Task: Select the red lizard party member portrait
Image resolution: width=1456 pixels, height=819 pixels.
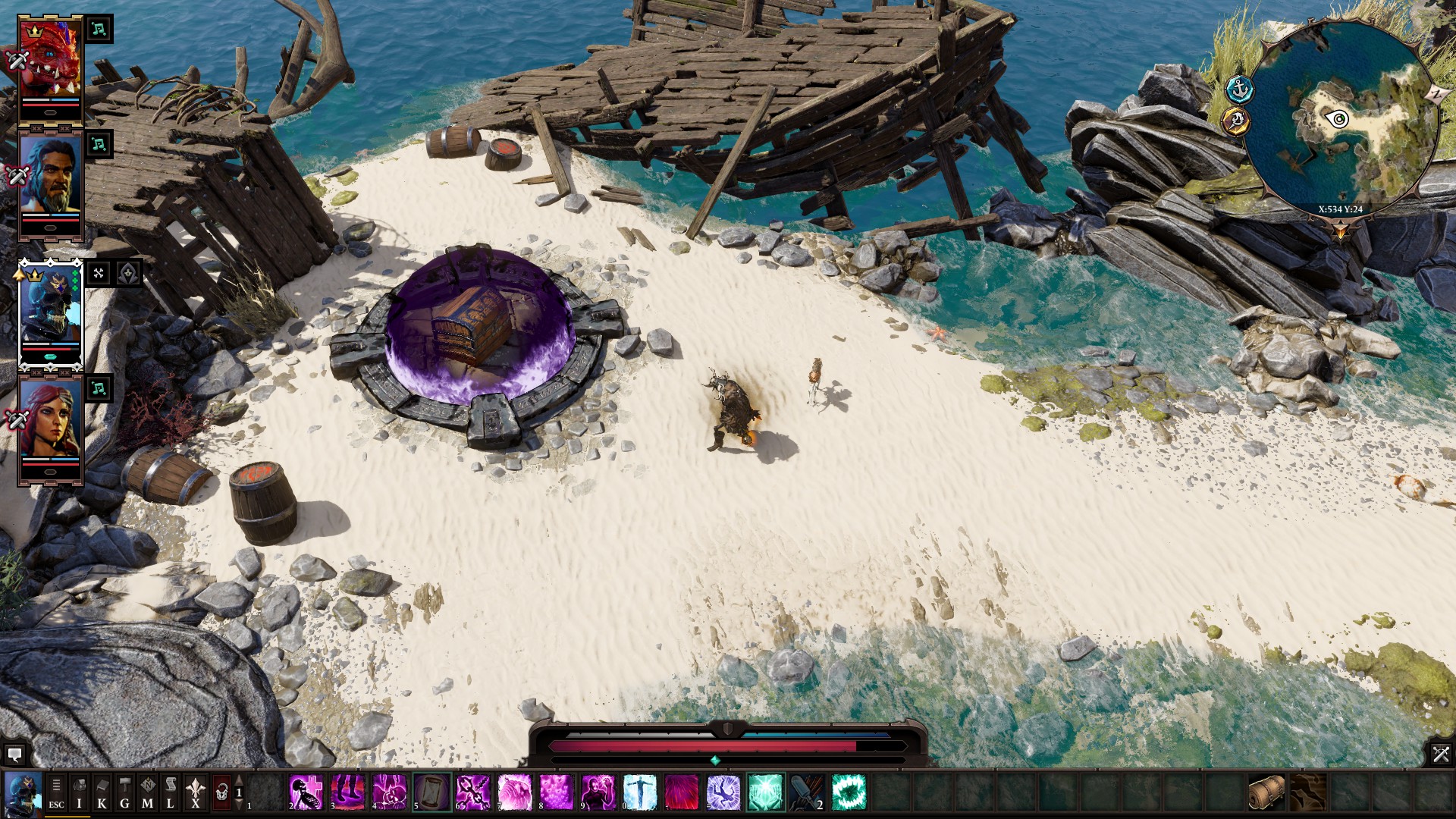Action: pos(50,61)
